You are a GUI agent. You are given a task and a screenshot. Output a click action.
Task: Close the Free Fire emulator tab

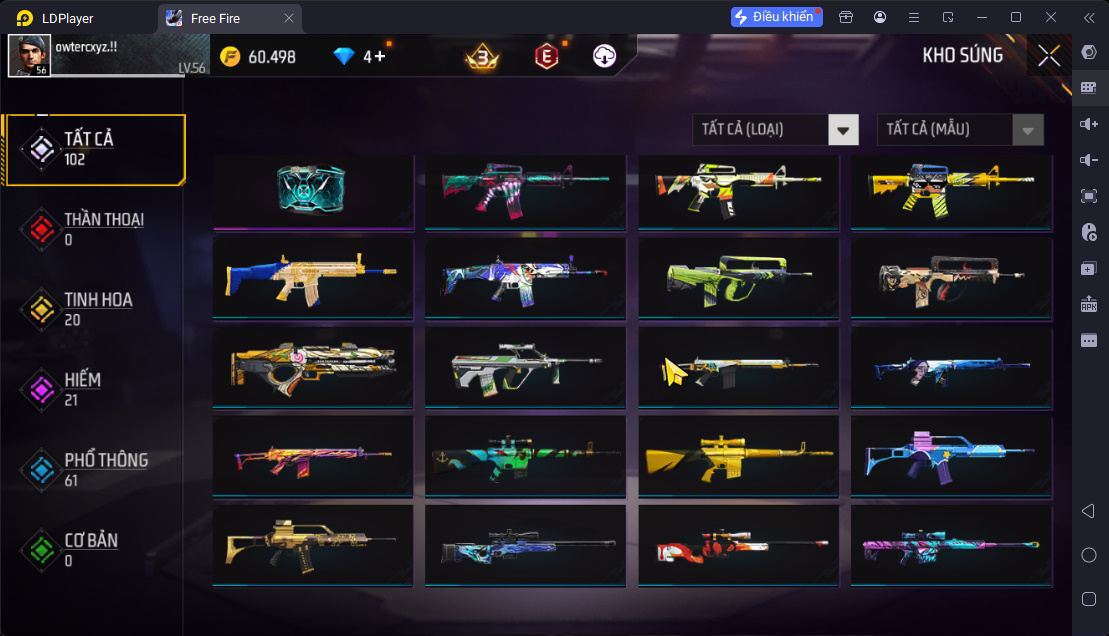(289, 18)
